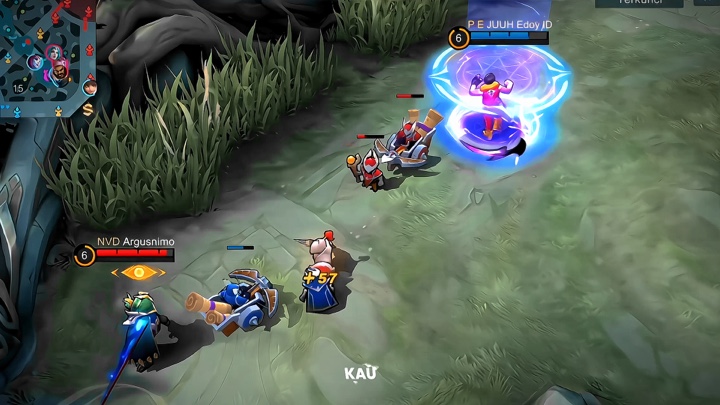Toggle the Terkunci camera lock button

click(639, 3)
